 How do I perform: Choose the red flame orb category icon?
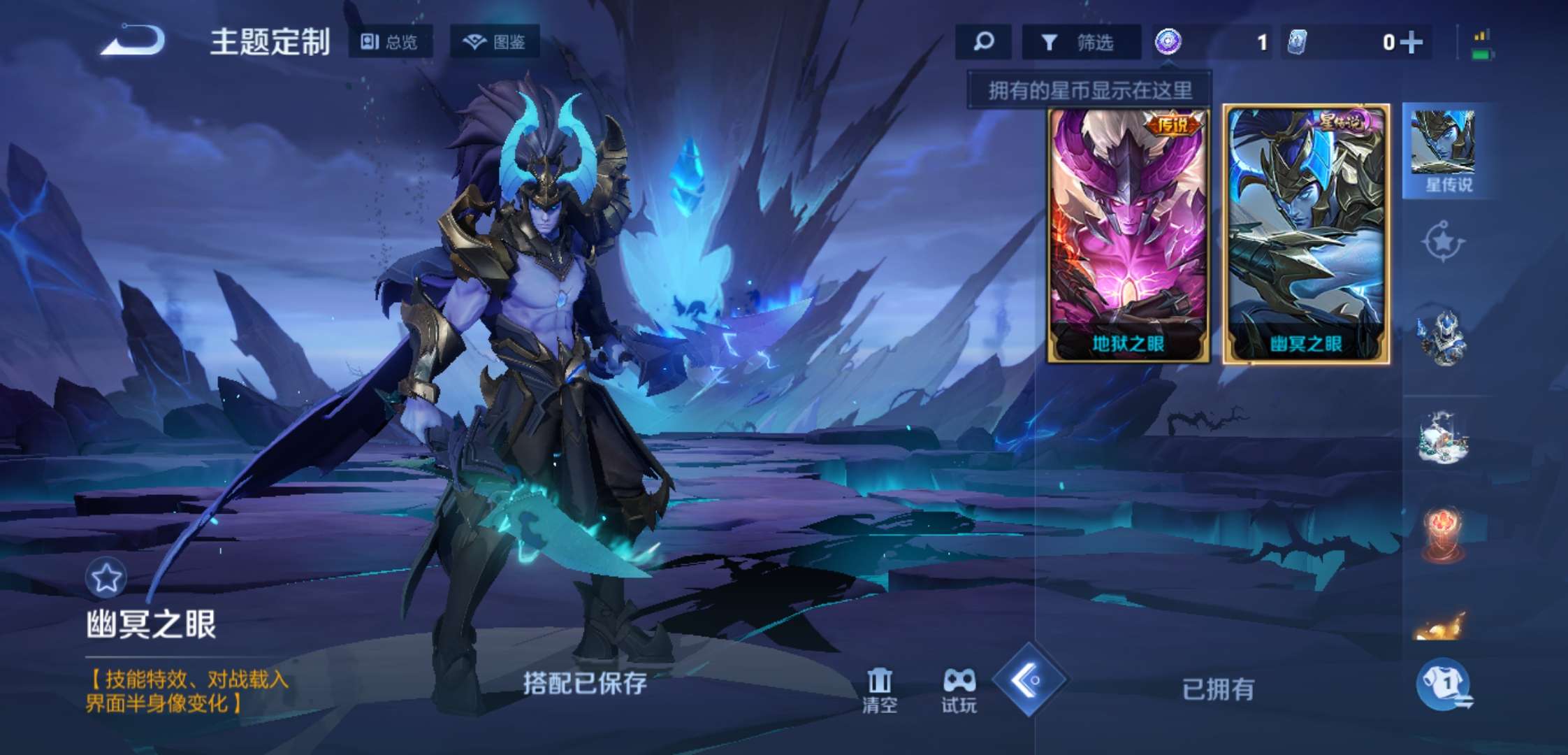coord(1443,535)
